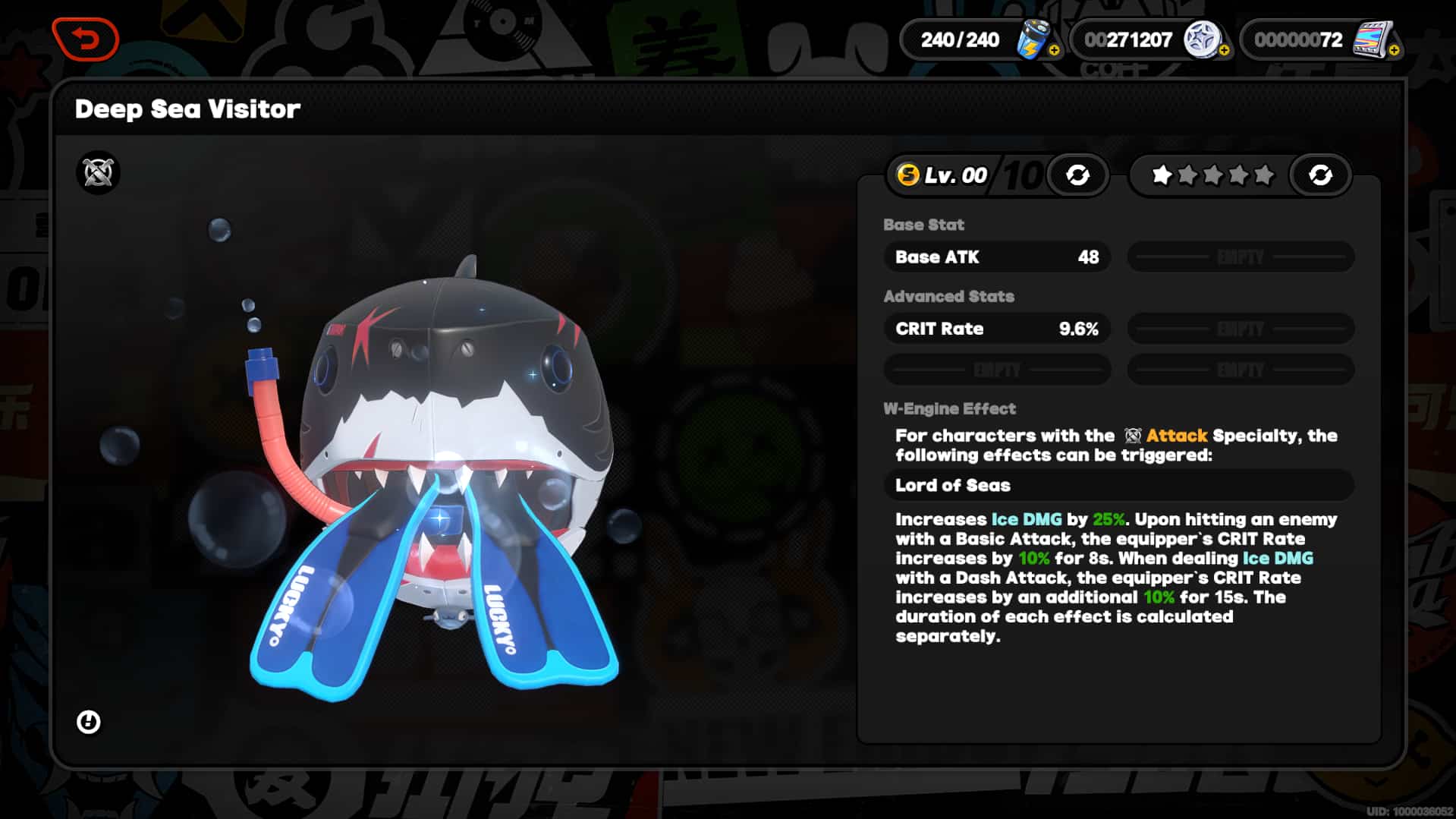Click the Deep Sea Visitor title
1456x819 pixels.
pyautogui.click(x=187, y=109)
